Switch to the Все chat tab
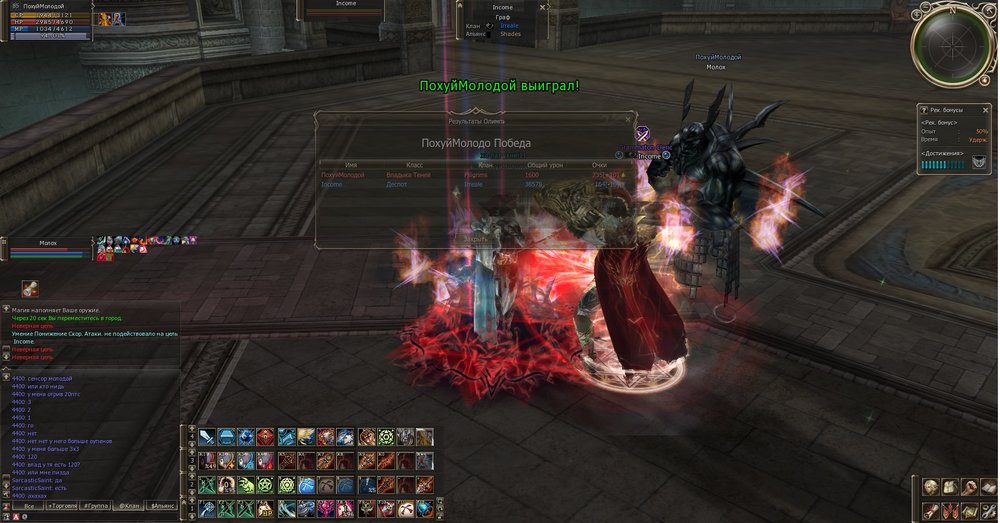The image size is (1000, 523). tap(29, 507)
